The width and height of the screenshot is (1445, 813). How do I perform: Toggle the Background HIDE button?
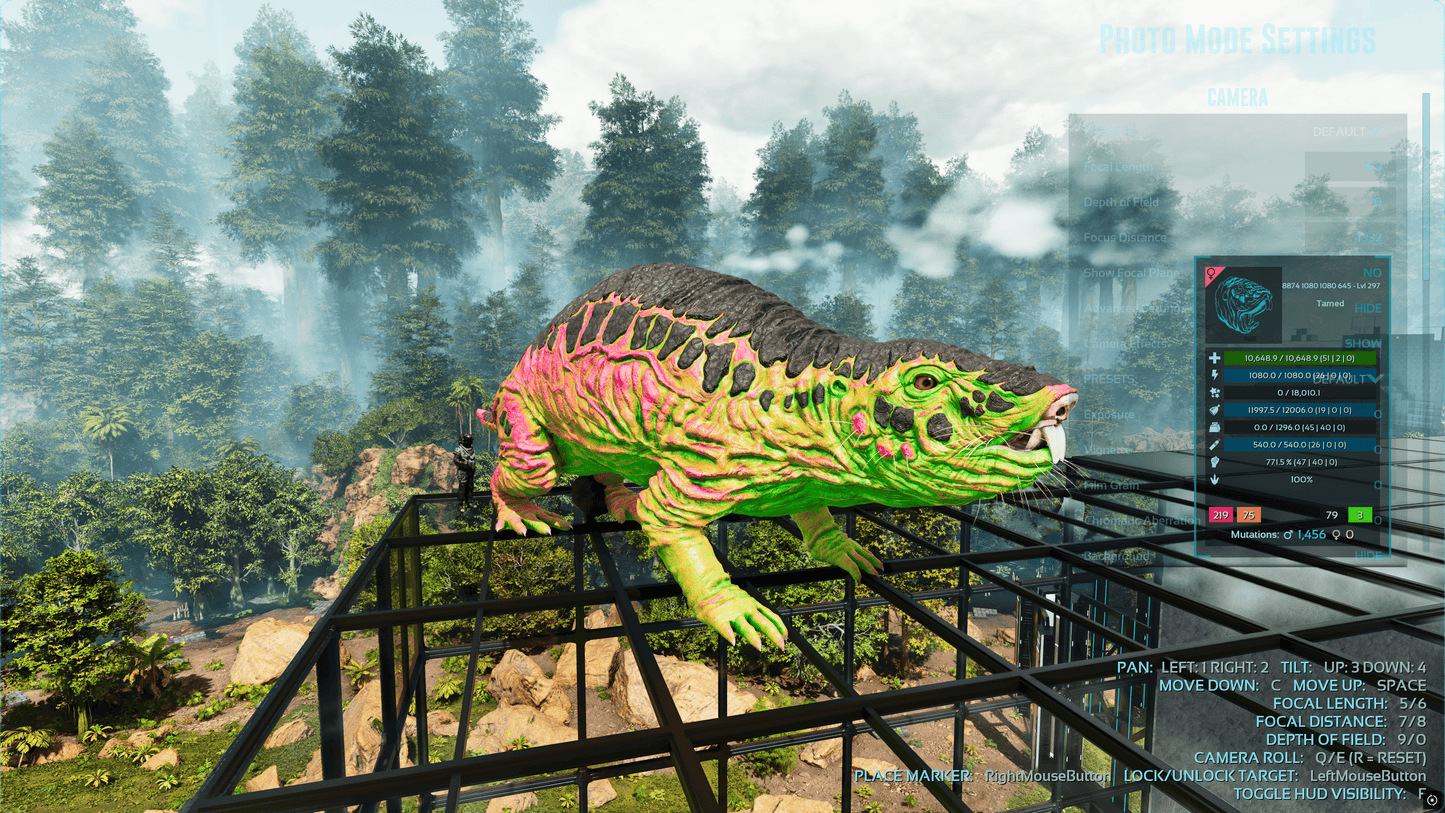[1367, 555]
